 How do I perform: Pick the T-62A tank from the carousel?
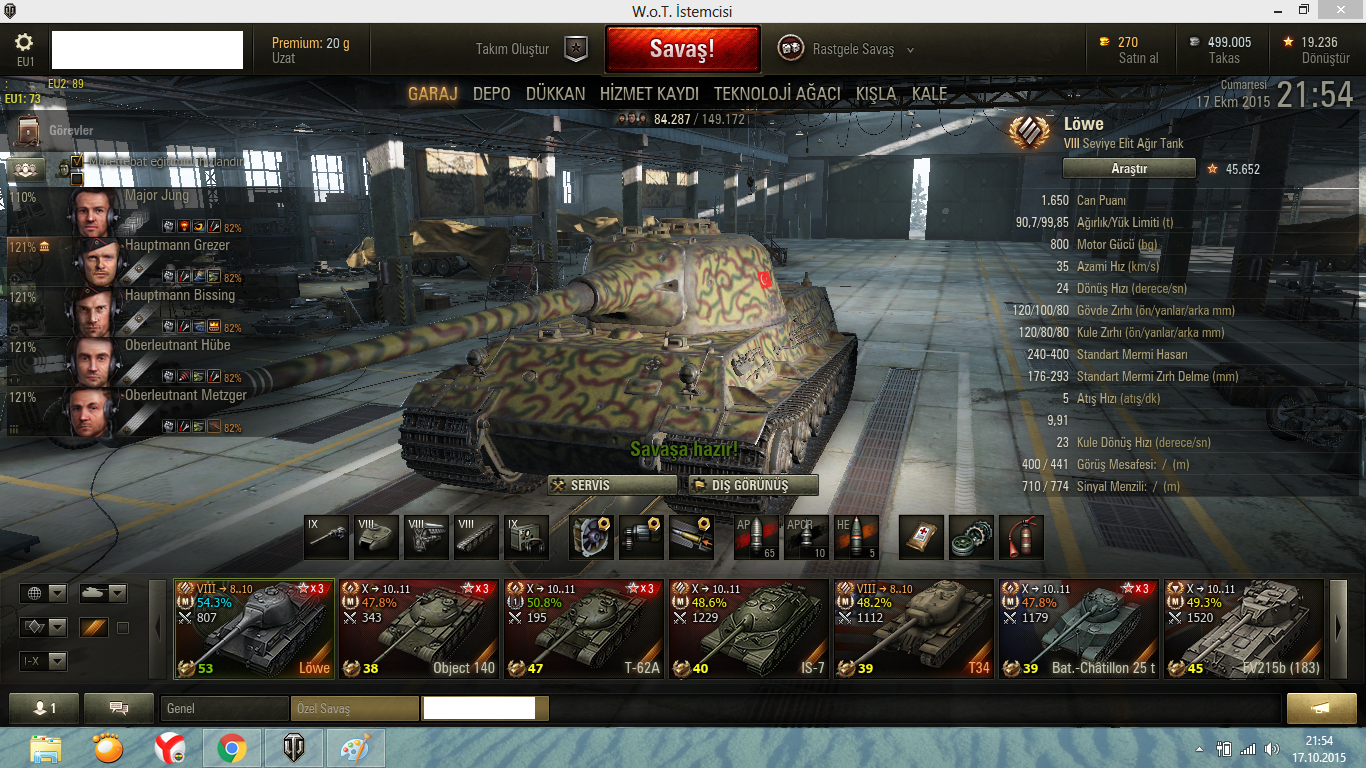[584, 629]
